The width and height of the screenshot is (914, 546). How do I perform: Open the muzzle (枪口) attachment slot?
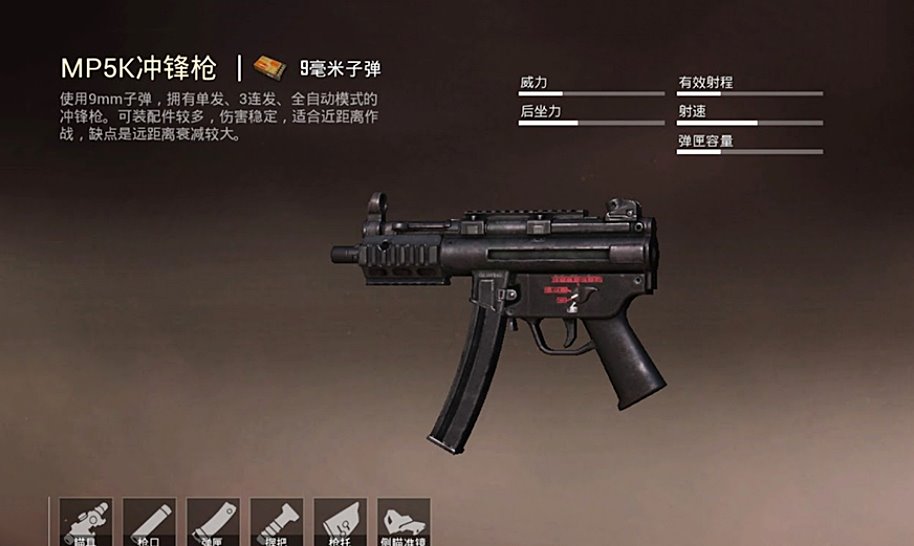pyautogui.click(x=150, y=522)
